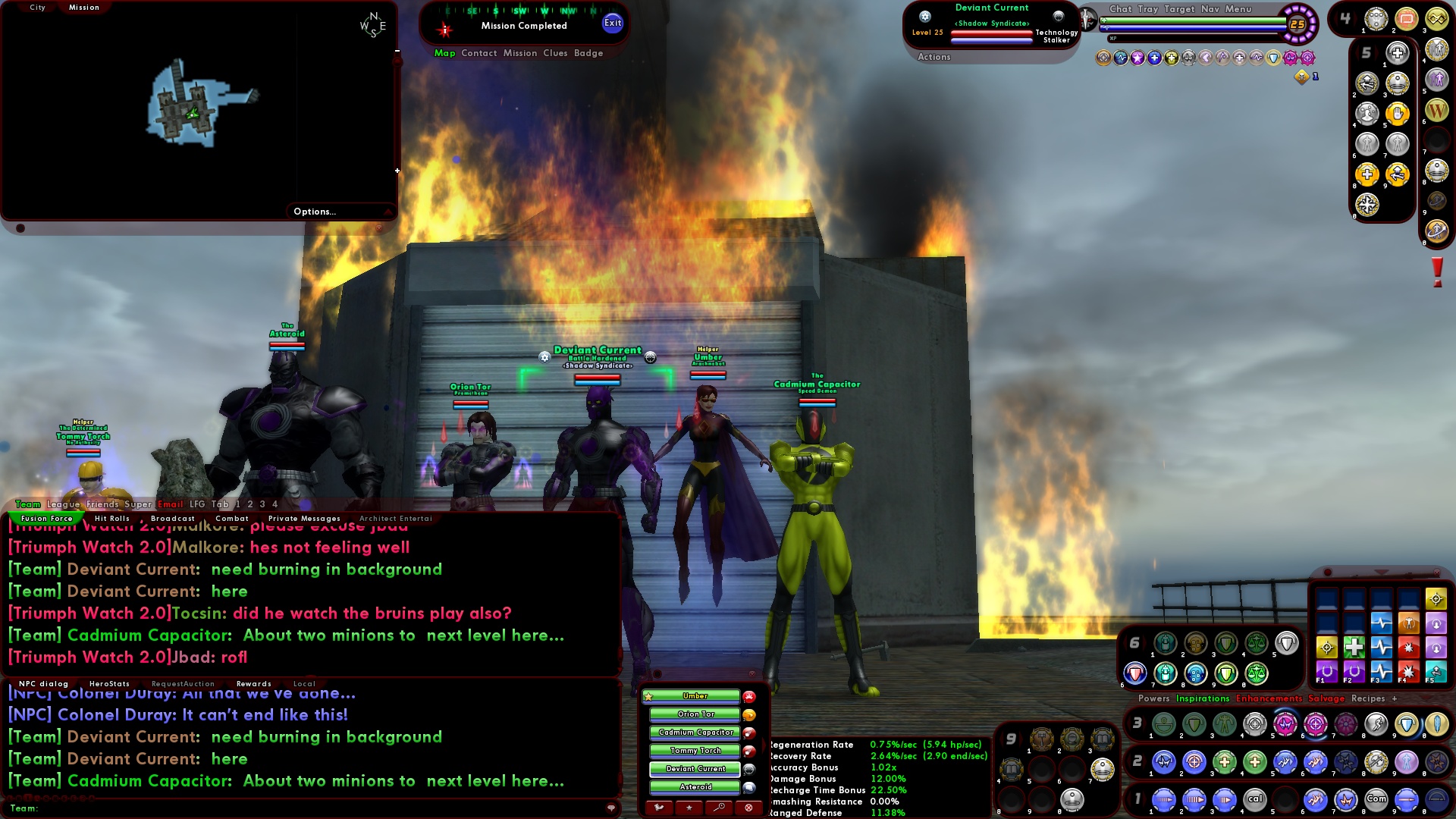The width and height of the screenshot is (1456, 819).
Task: Open the Menu item in the top-right bar
Action: pyautogui.click(x=1238, y=9)
